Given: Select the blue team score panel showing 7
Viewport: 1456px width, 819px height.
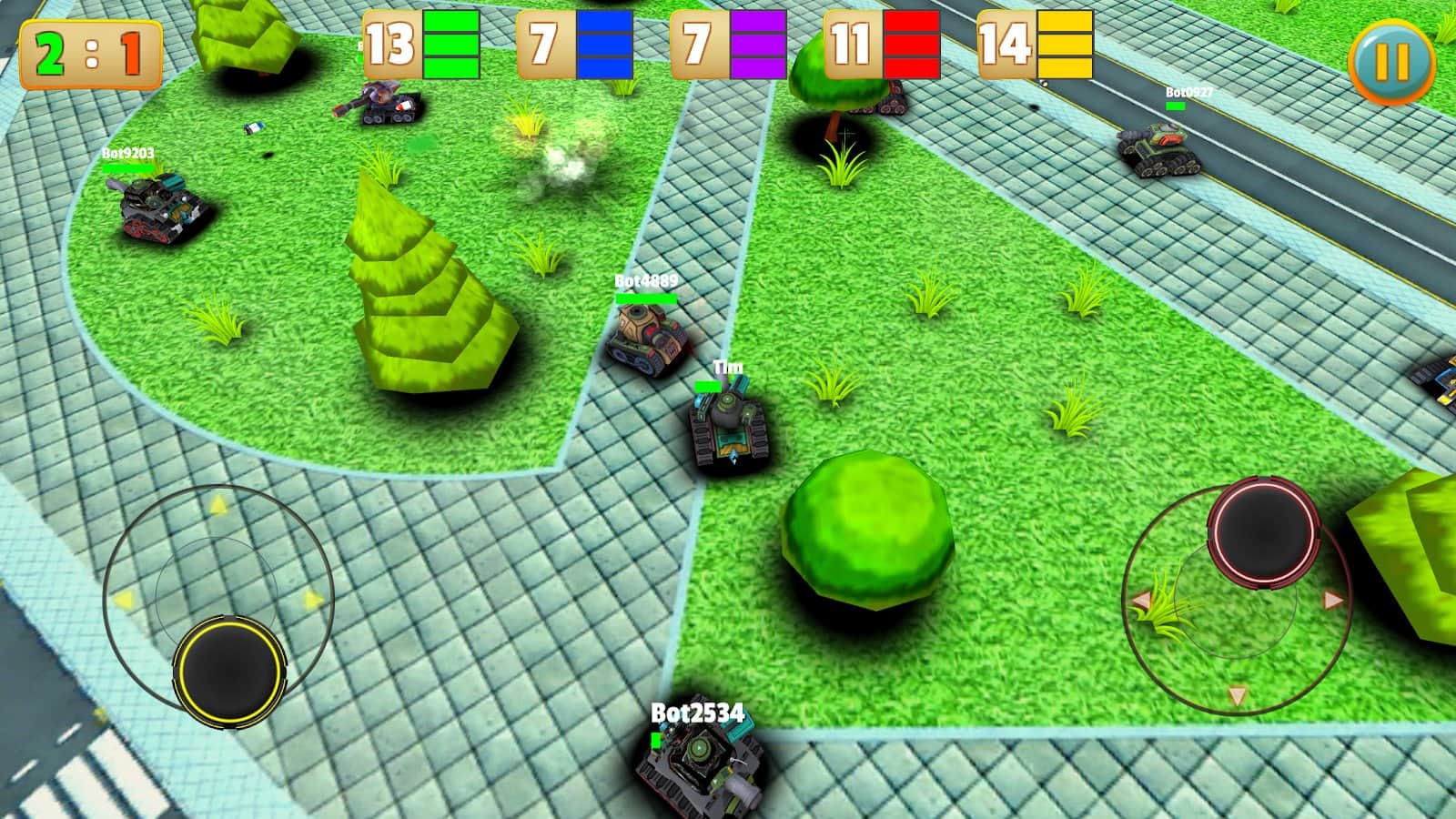Looking at the screenshot, I should (x=573, y=43).
